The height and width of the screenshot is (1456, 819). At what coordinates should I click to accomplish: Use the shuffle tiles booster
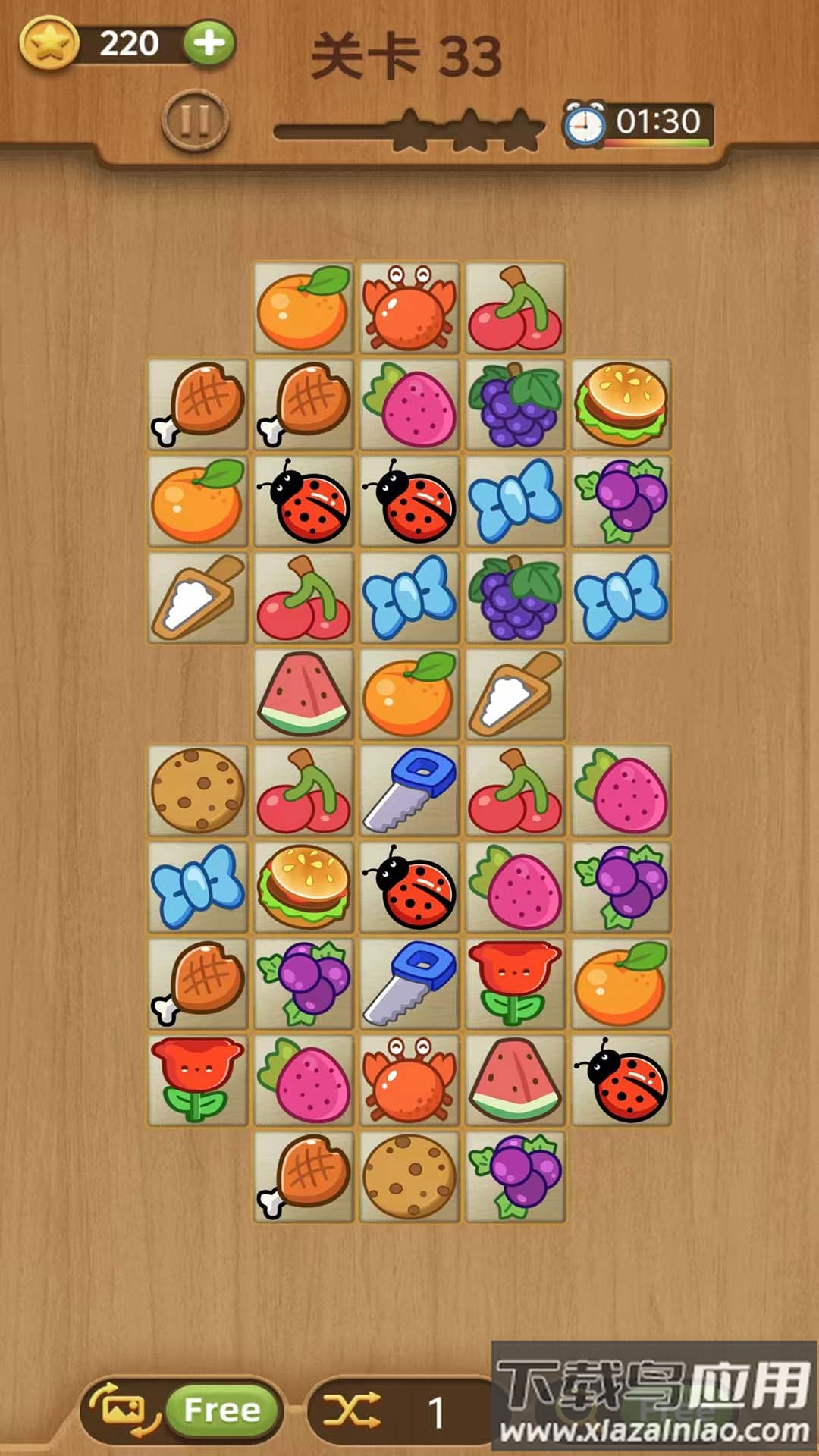353,1410
